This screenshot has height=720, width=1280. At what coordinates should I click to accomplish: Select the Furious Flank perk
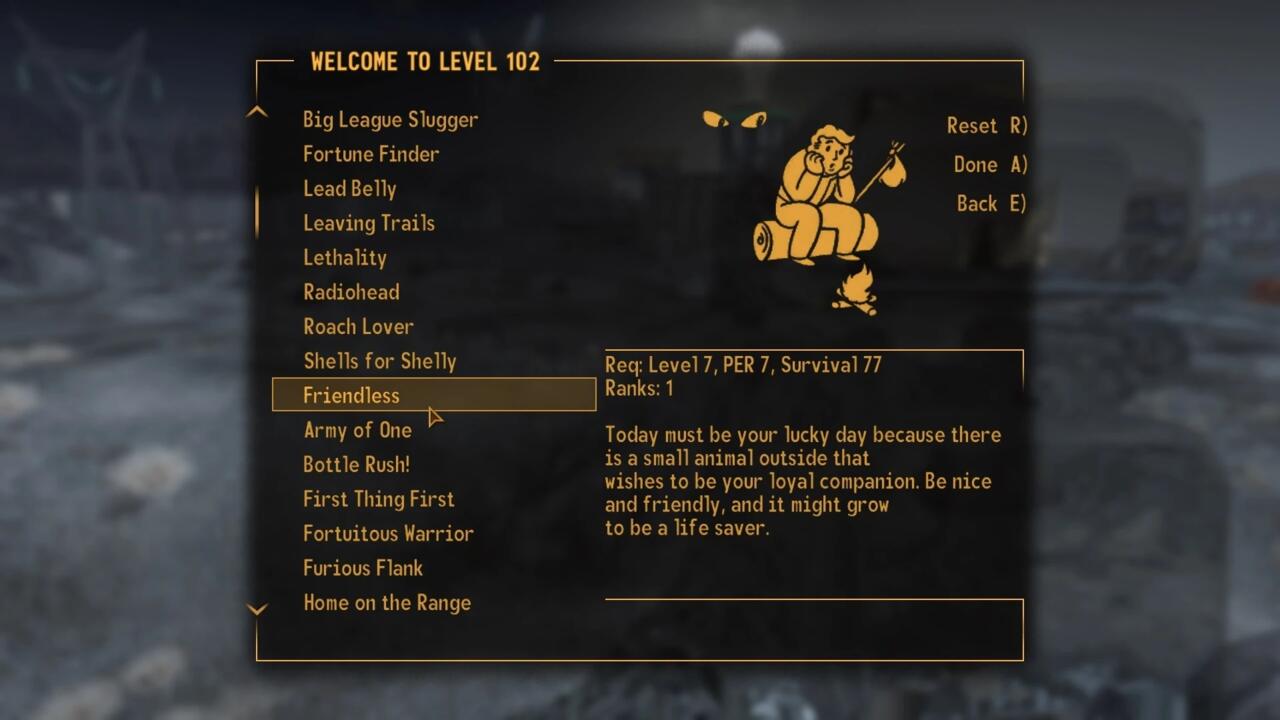tap(363, 568)
